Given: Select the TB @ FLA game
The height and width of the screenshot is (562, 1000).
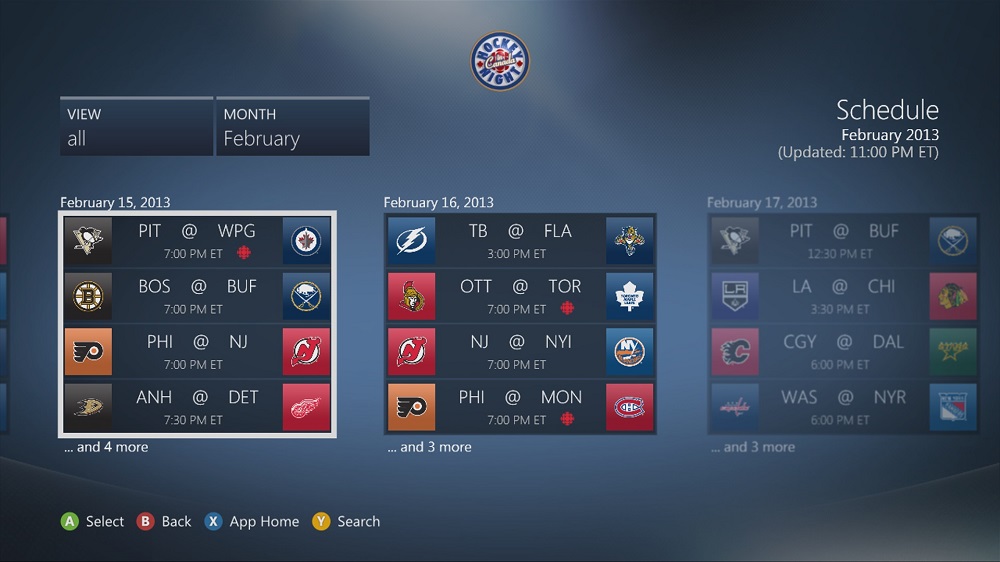Looking at the screenshot, I should [x=520, y=241].
